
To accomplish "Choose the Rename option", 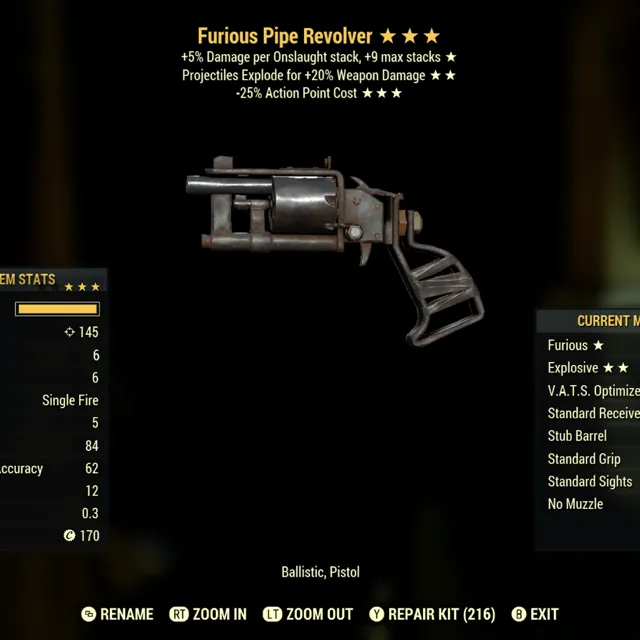I will coord(118,614).
